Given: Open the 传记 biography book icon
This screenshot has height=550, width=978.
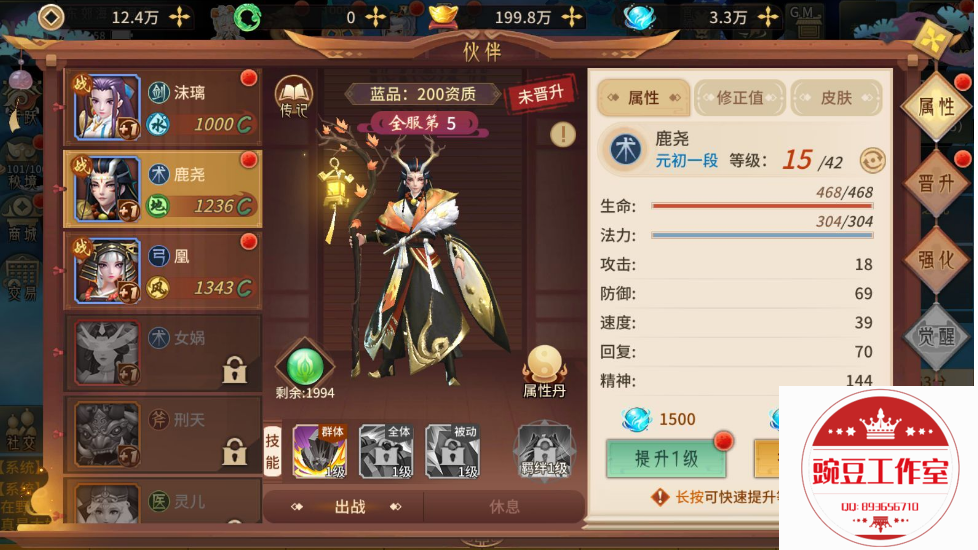Looking at the screenshot, I should point(294,96).
